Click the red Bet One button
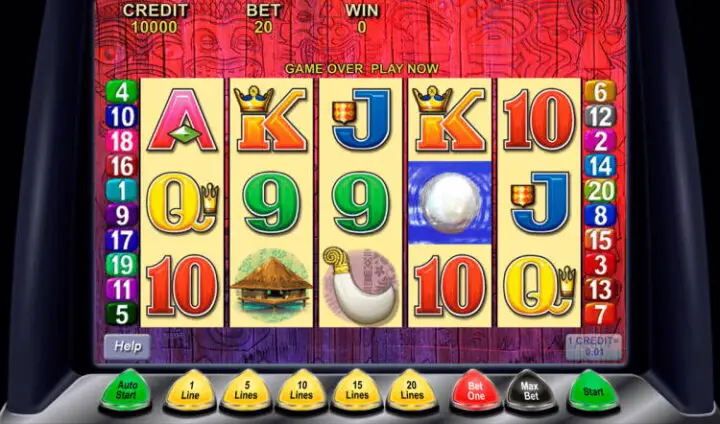The height and width of the screenshot is (424, 720). pyautogui.click(x=475, y=388)
